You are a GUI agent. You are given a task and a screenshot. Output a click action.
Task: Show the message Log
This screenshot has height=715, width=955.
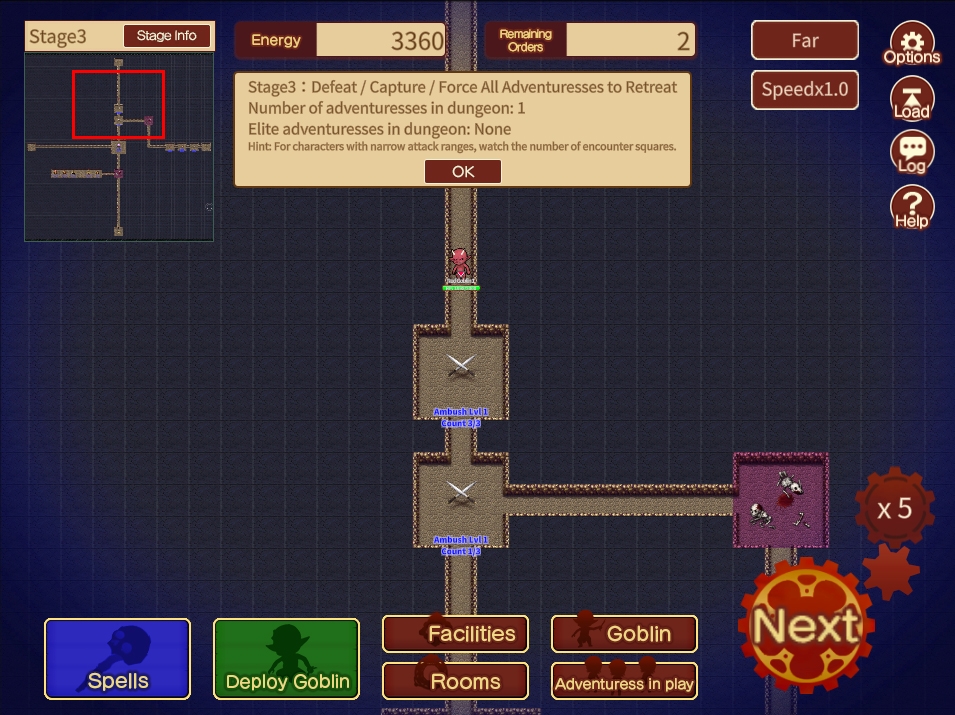(911, 154)
